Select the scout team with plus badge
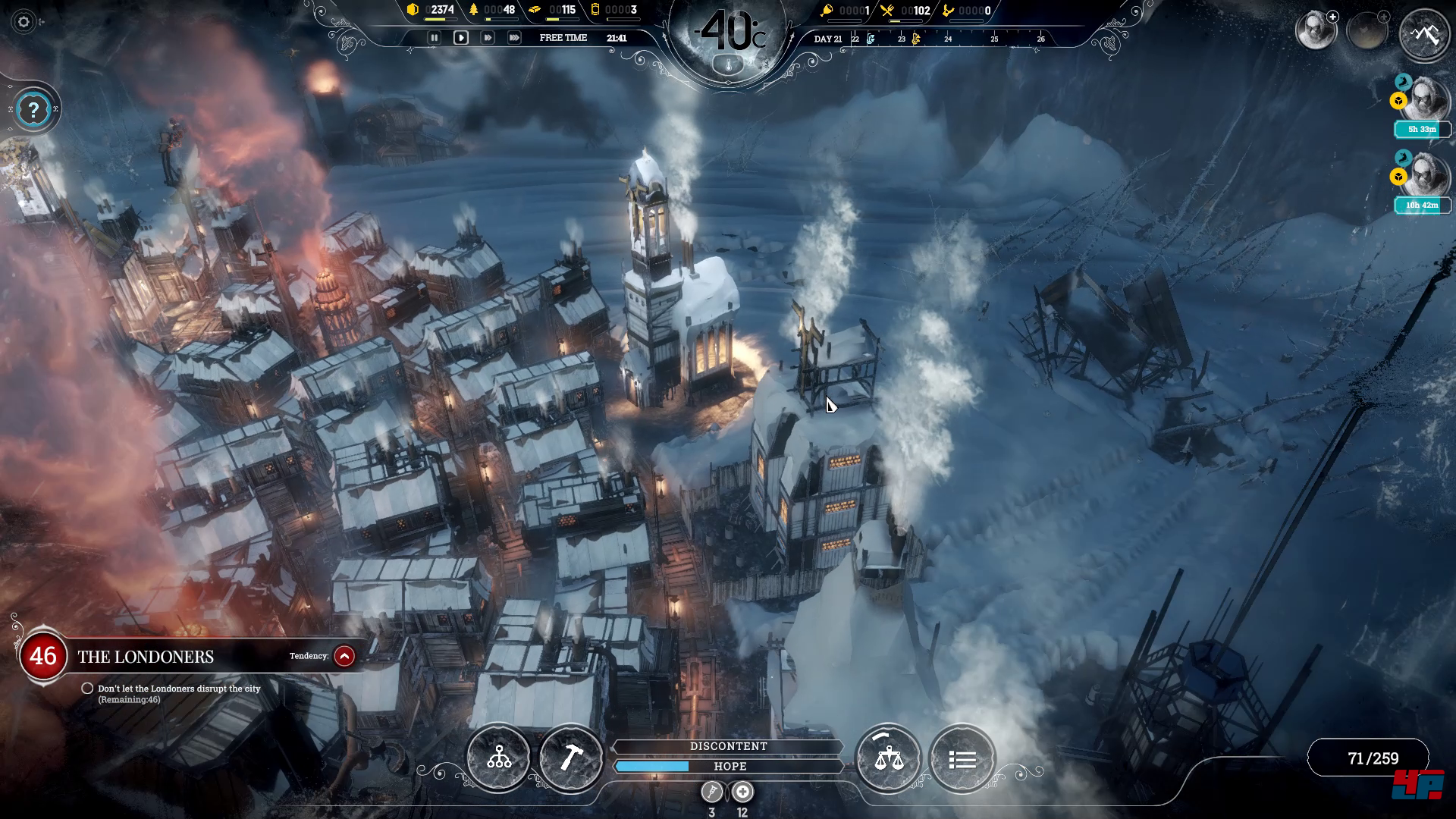Screen dimensions: 1456x819 1316,31
